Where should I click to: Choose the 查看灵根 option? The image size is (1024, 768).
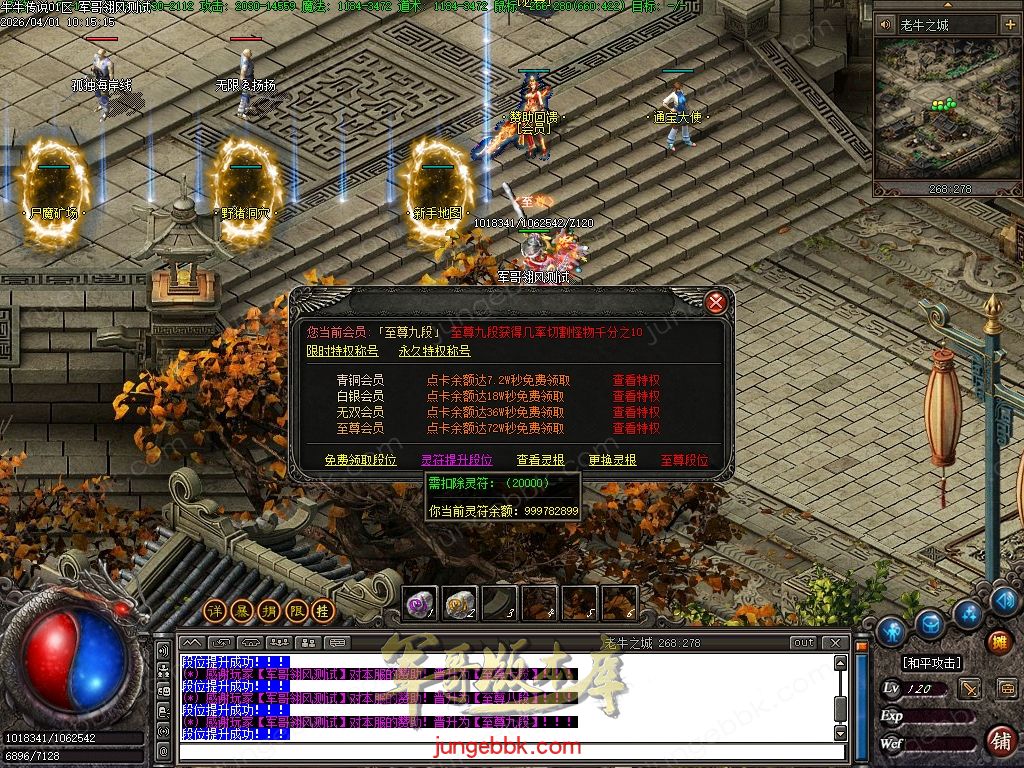coord(540,460)
